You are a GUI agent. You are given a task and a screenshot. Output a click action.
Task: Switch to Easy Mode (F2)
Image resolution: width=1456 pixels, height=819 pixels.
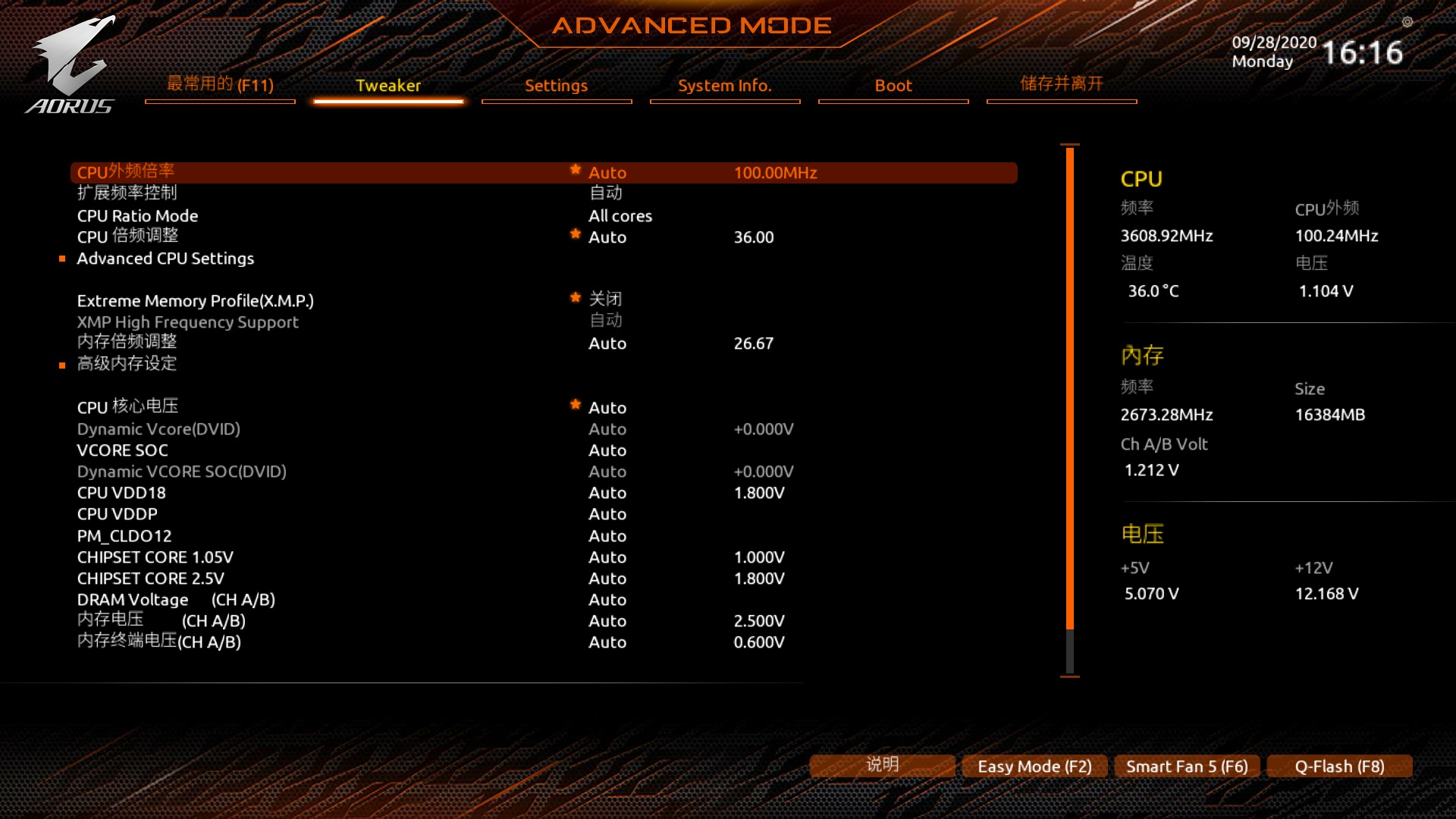coord(1034,766)
